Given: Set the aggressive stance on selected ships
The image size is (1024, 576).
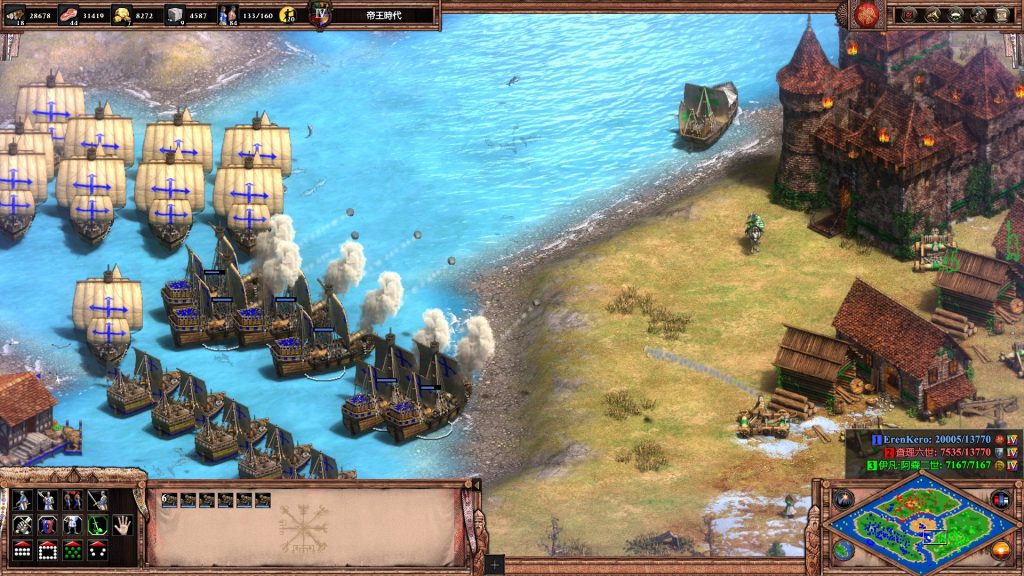Looking at the screenshot, I should pos(21,499).
